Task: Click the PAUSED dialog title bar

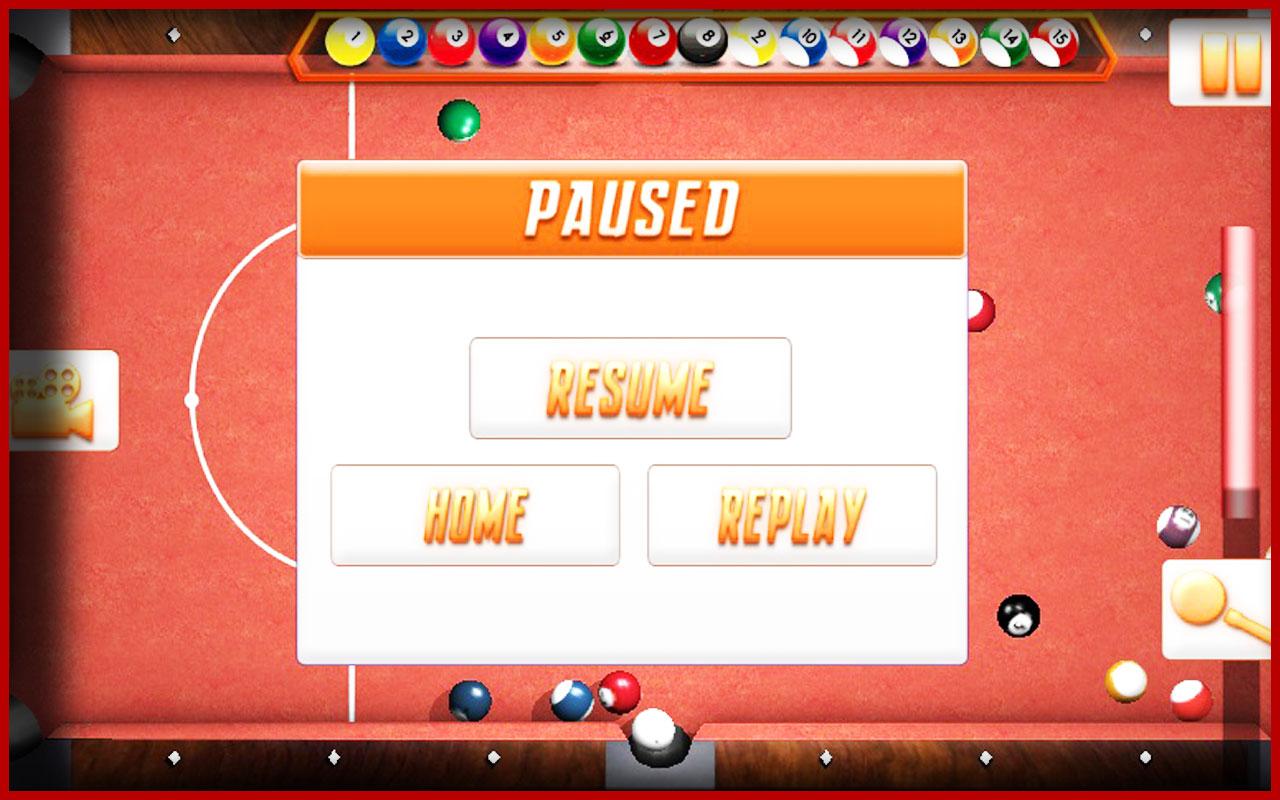Action: pos(632,206)
